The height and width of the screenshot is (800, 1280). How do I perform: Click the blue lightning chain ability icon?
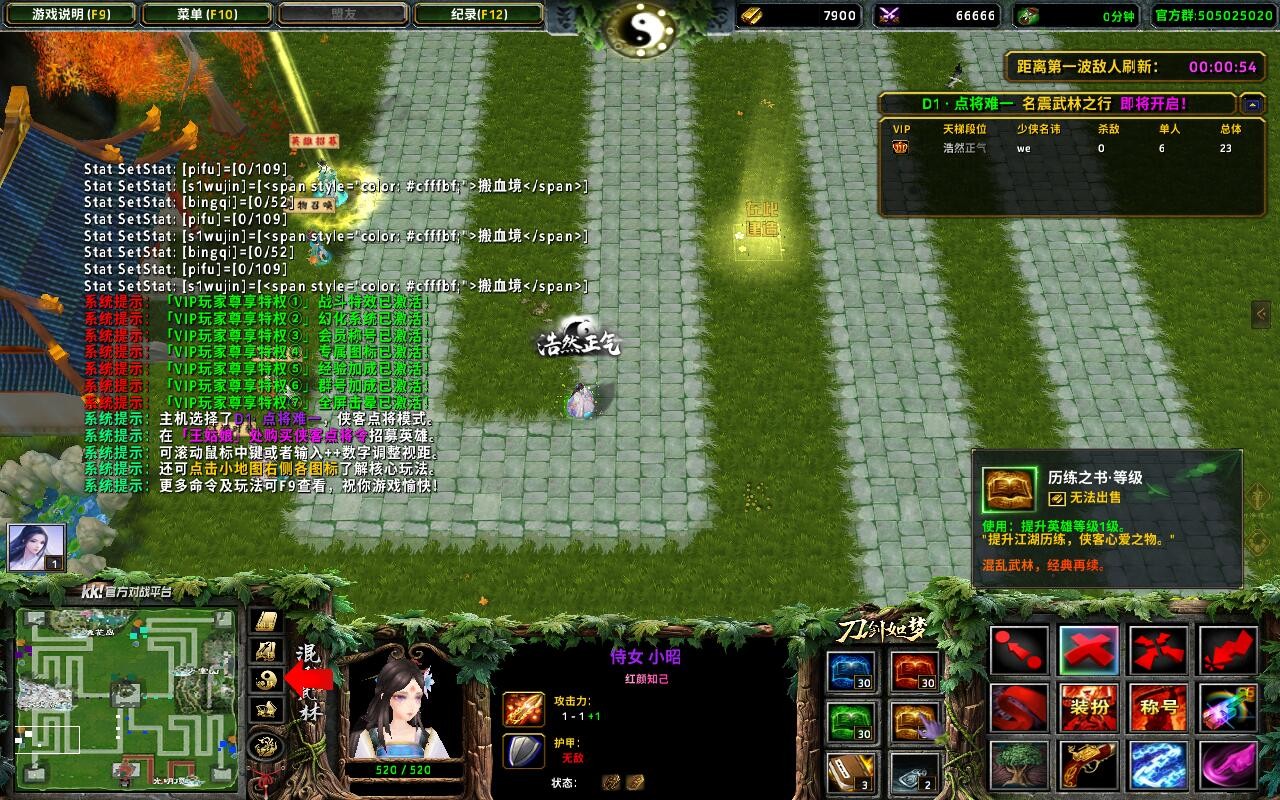click(1157, 767)
